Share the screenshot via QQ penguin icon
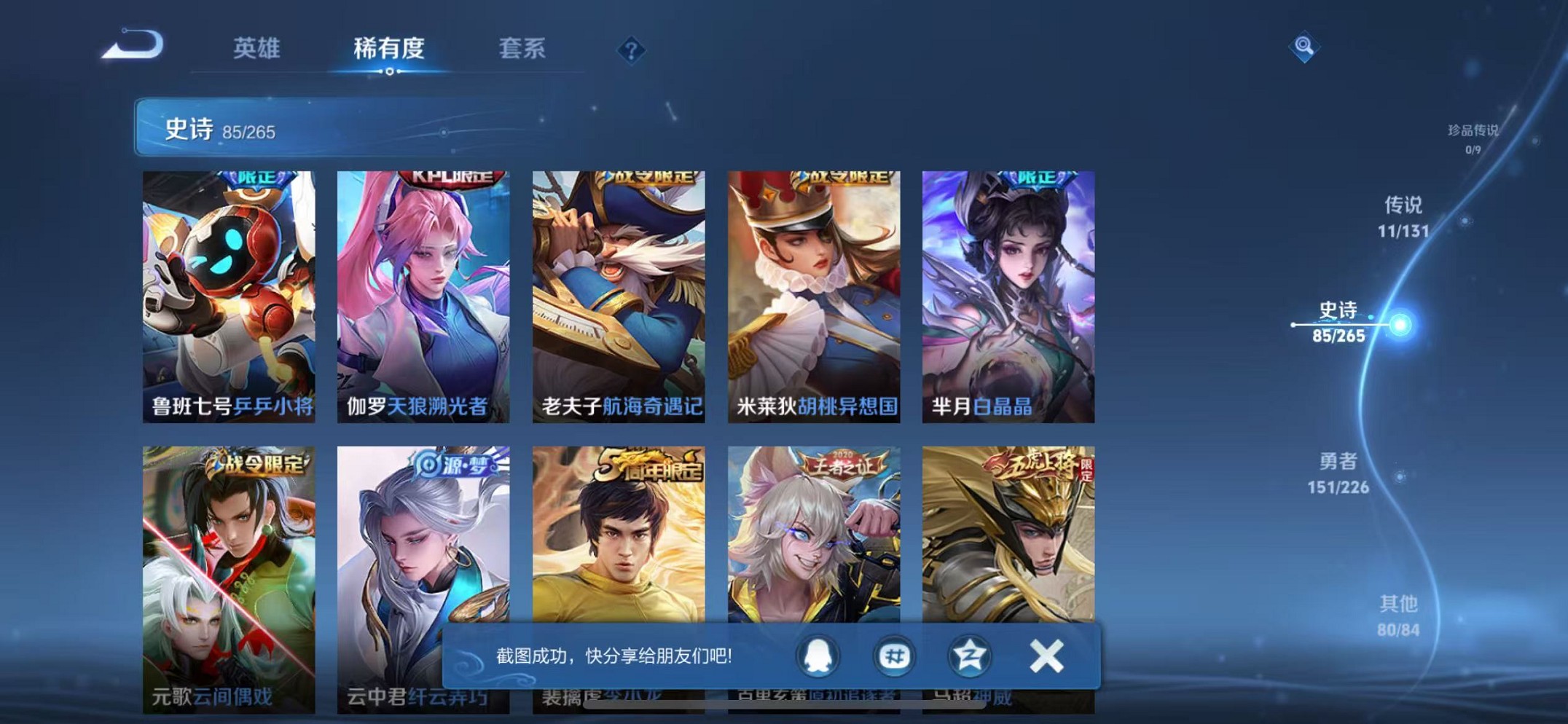The width and height of the screenshot is (1568, 724). point(818,656)
